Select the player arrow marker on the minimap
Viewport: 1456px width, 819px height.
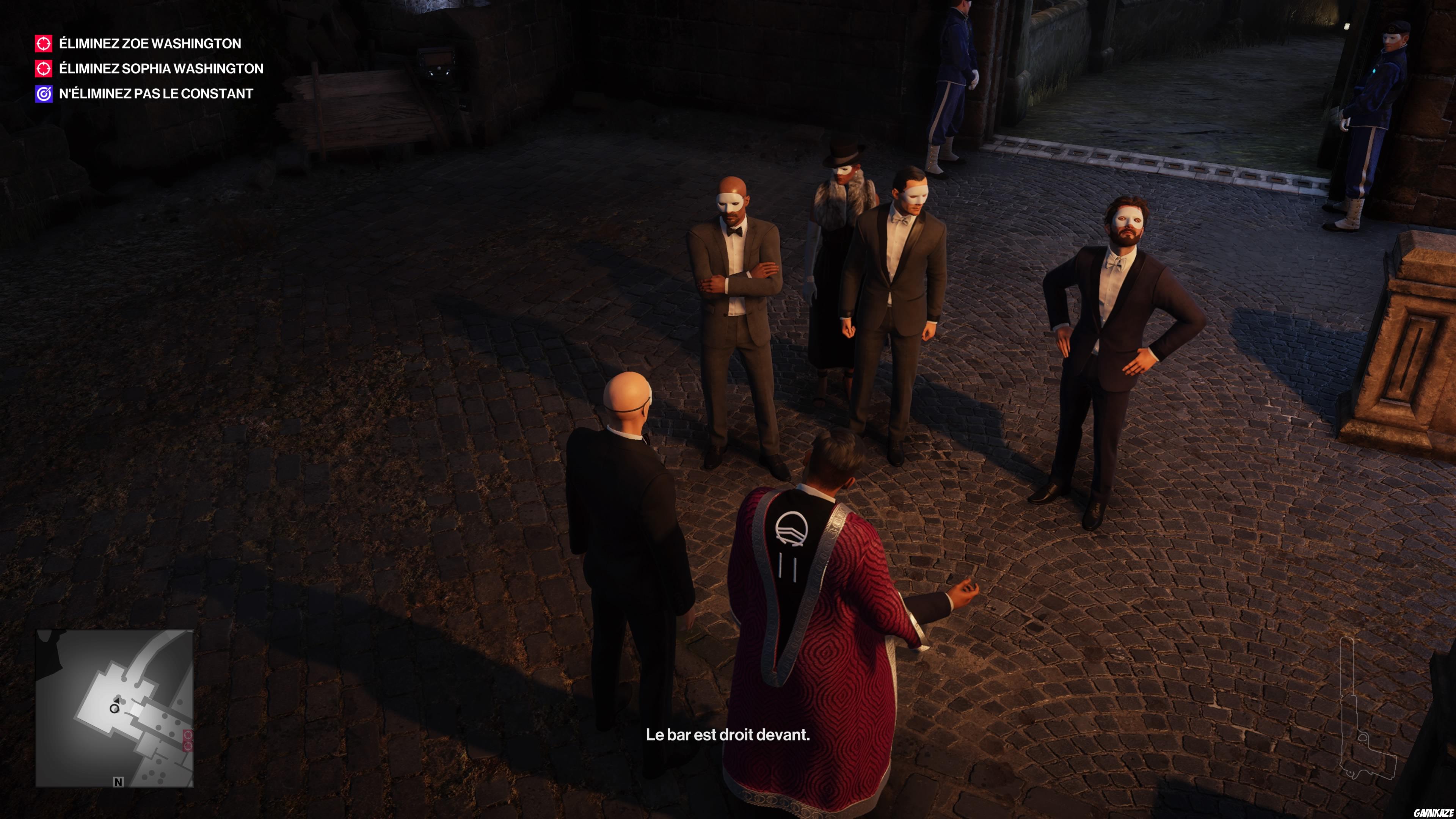pyautogui.click(x=117, y=700)
